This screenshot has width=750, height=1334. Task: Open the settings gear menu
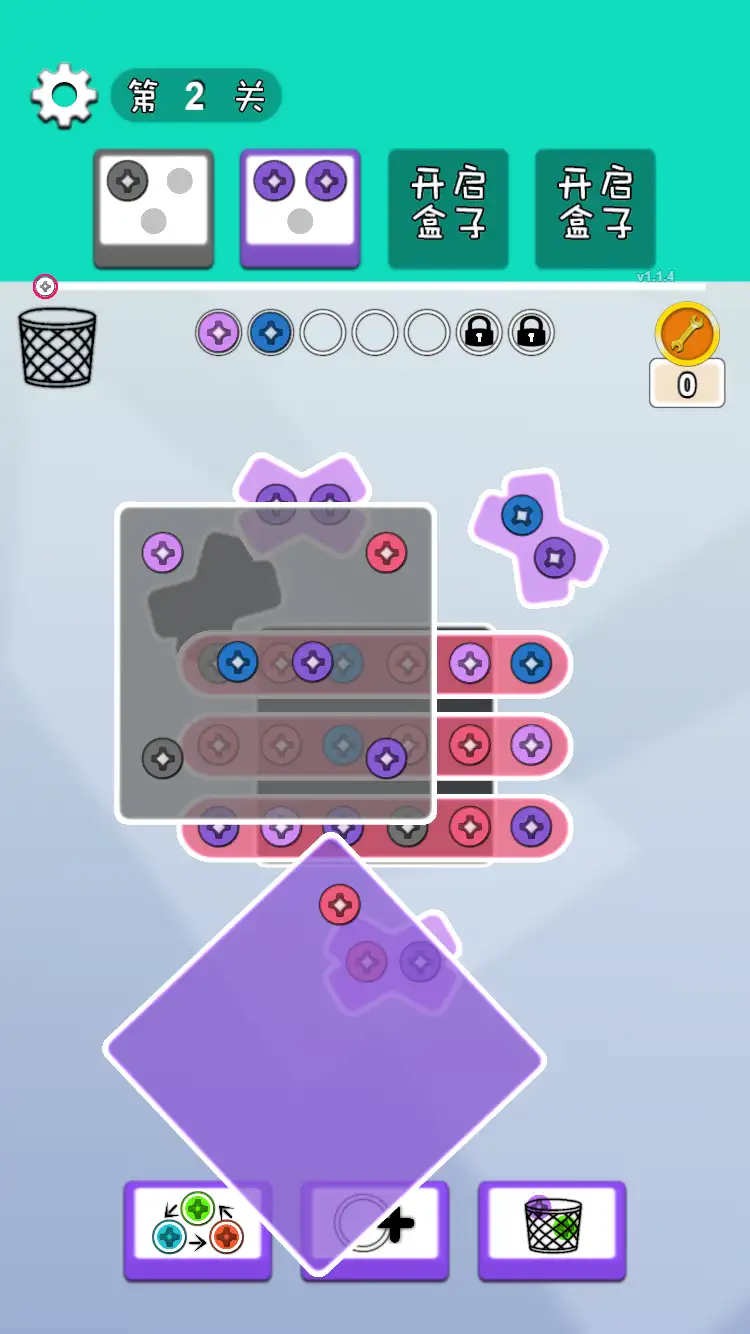[x=64, y=96]
